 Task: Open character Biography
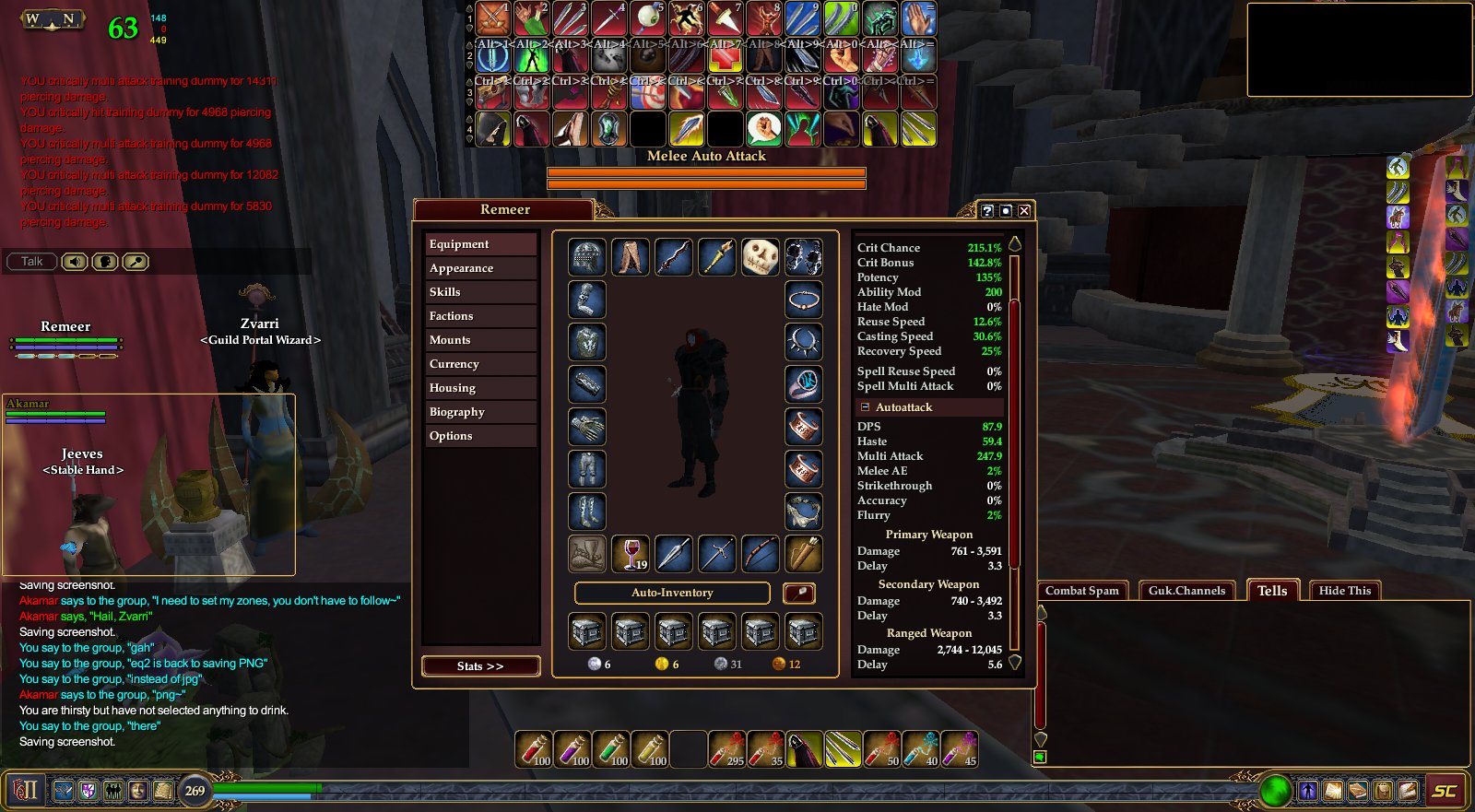(x=480, y=412)
